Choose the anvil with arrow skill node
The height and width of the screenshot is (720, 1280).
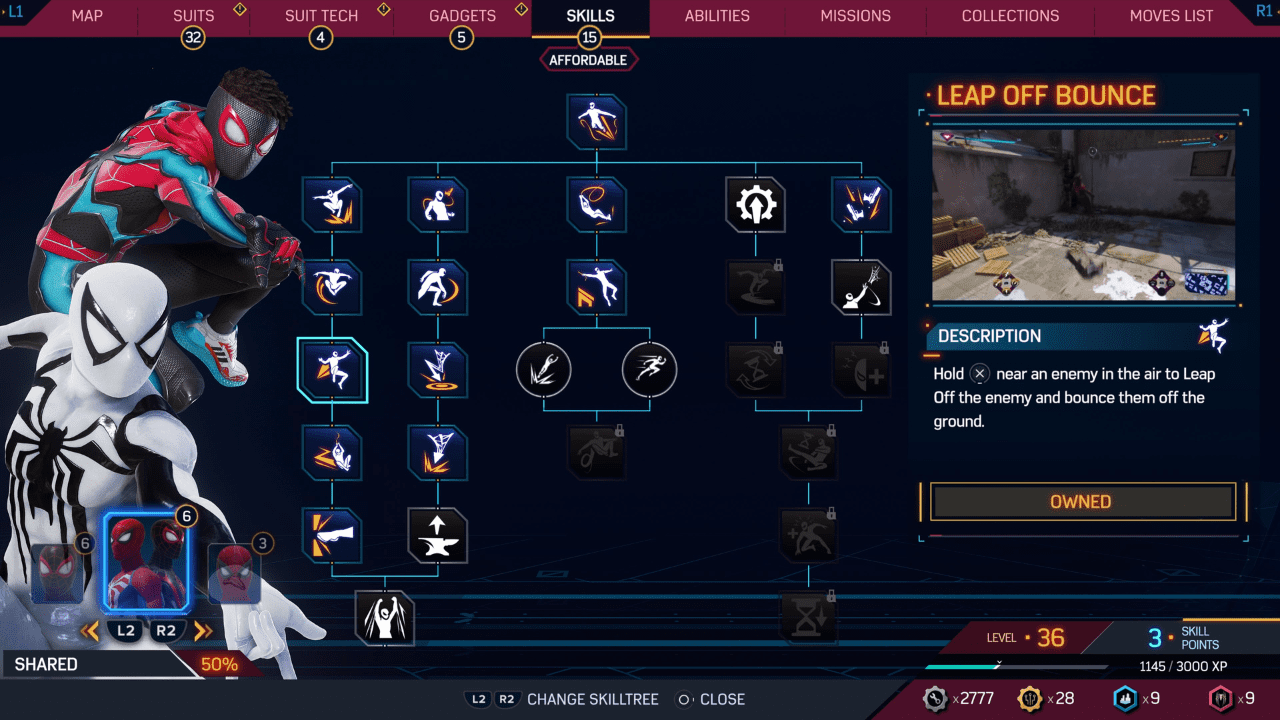tap(438, 535)
